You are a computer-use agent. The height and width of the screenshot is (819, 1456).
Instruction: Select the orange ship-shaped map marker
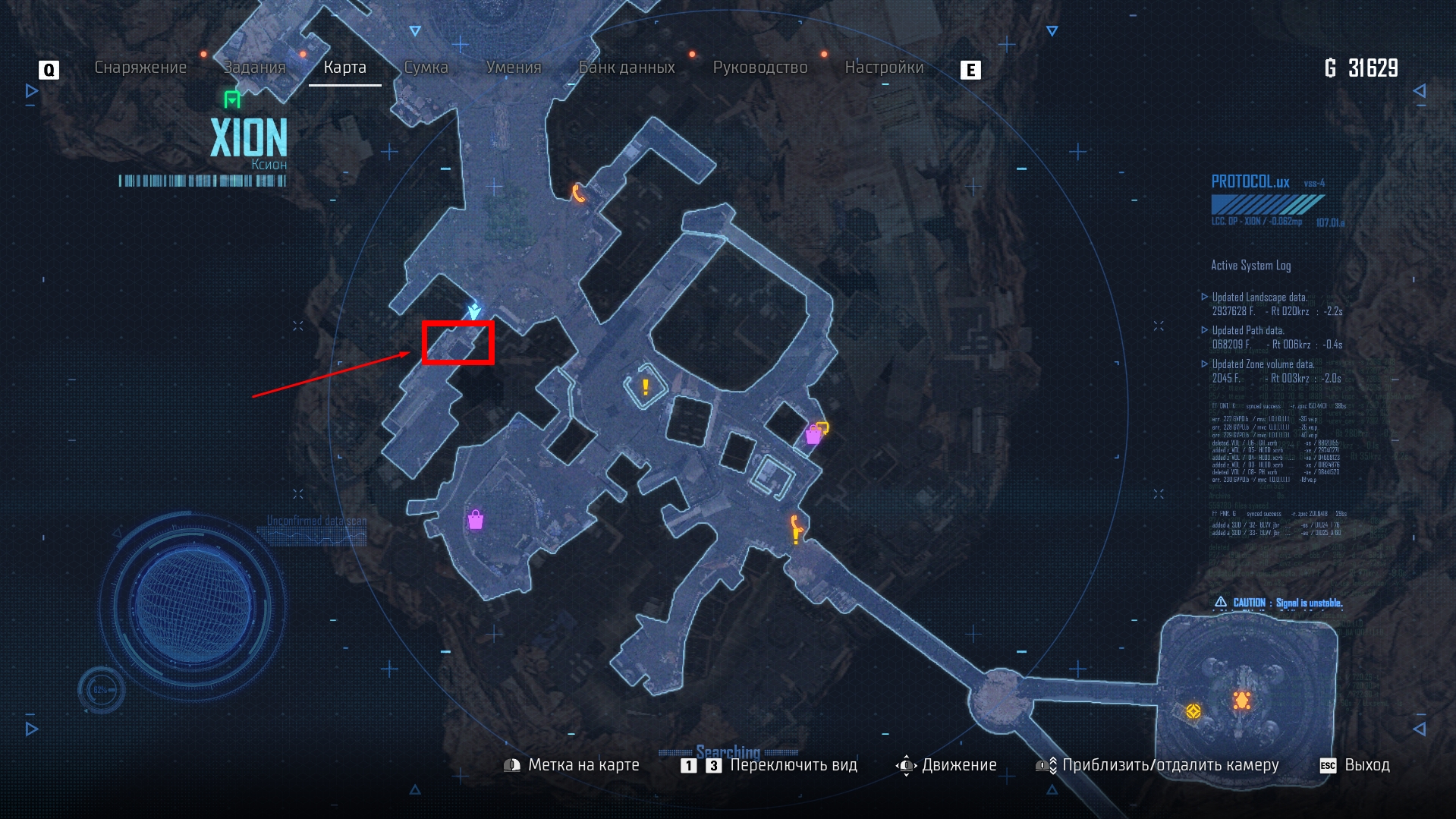1241,700
